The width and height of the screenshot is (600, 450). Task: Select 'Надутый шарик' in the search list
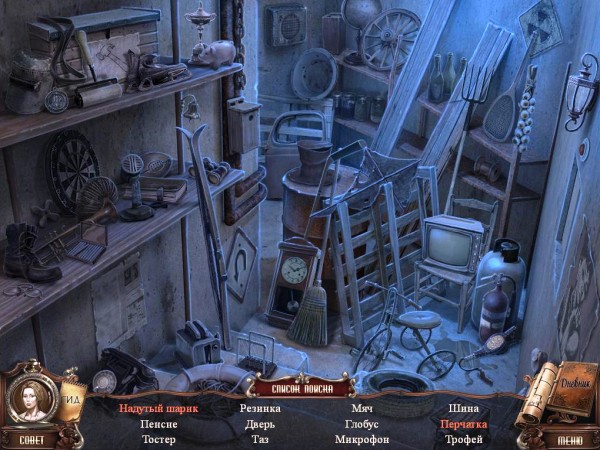159,408
